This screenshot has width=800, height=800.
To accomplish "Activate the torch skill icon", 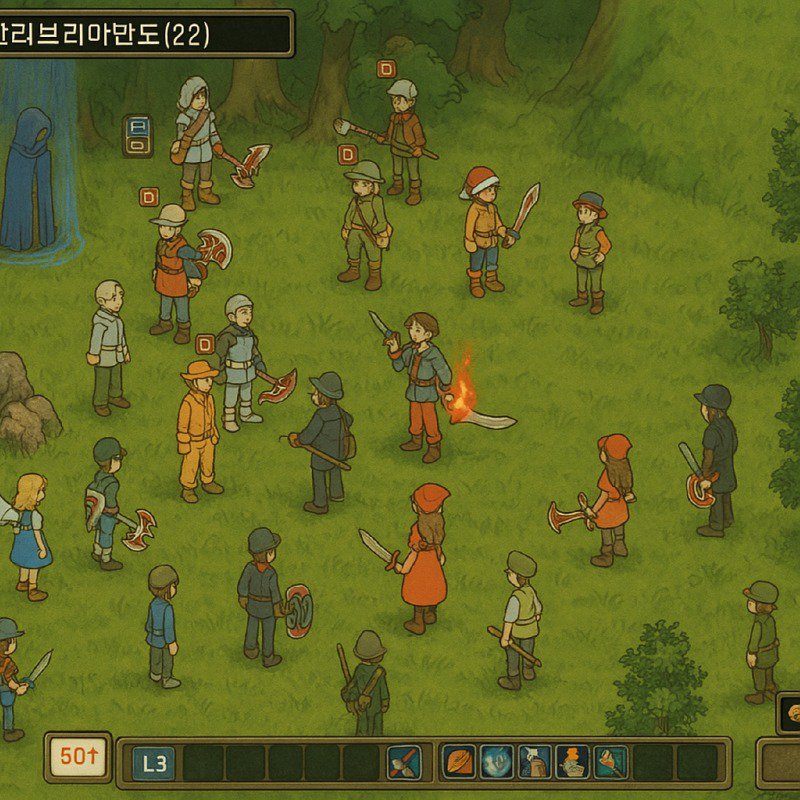I will click(x=610, y=763).
